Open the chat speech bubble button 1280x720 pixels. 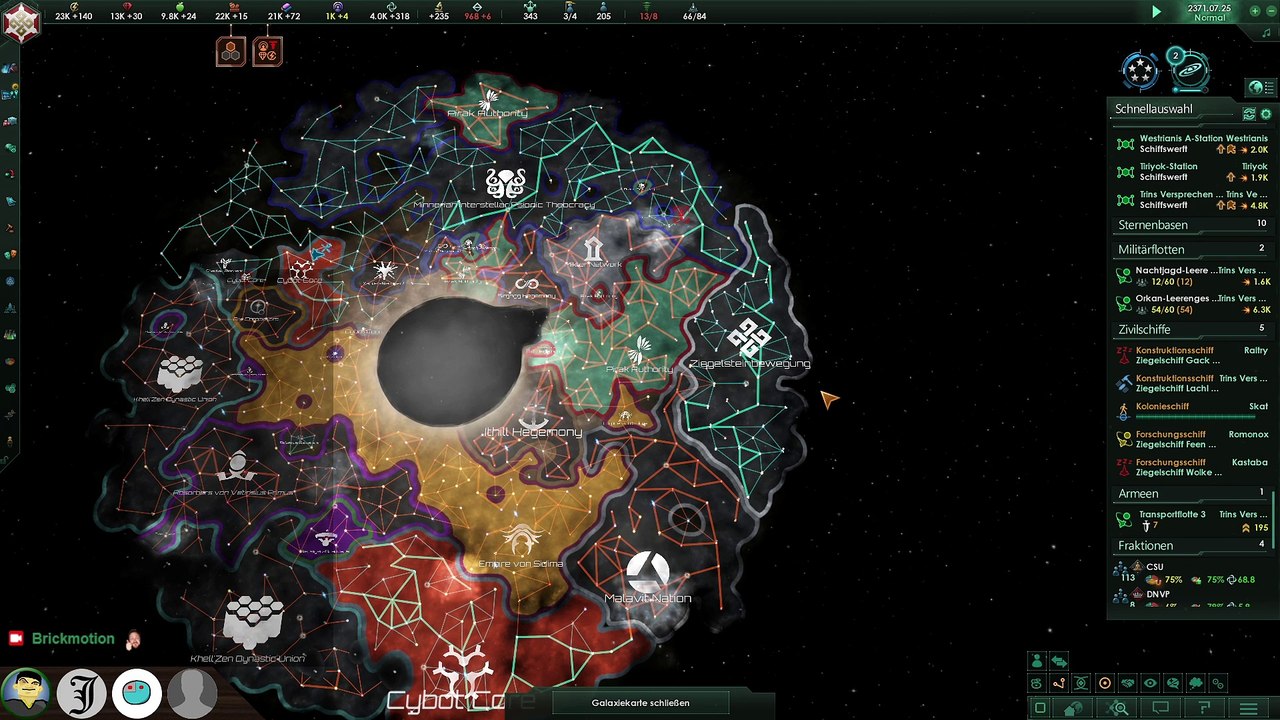click(1160, 708)
